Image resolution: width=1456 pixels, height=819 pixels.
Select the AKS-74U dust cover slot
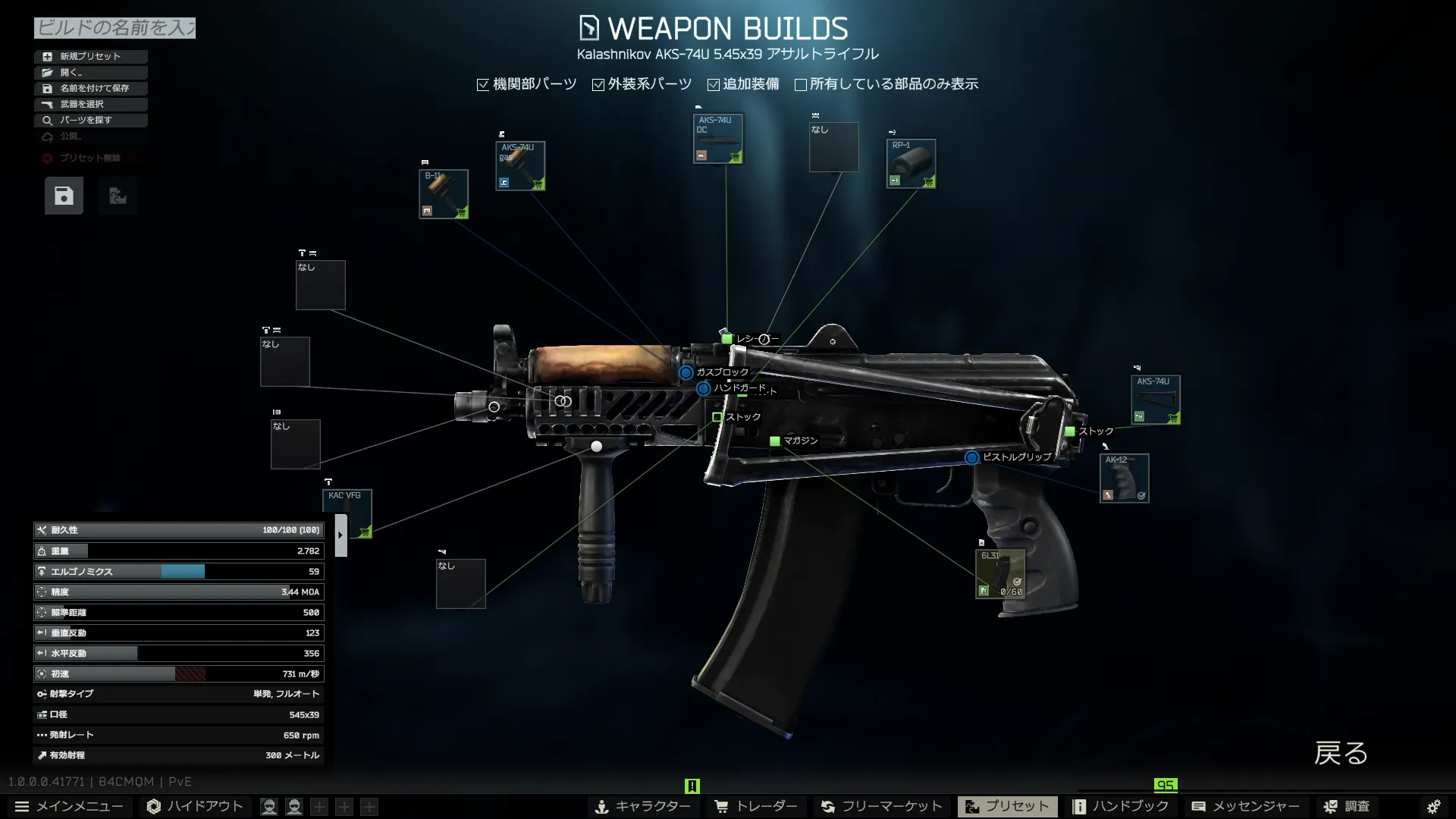click(717, 138)
